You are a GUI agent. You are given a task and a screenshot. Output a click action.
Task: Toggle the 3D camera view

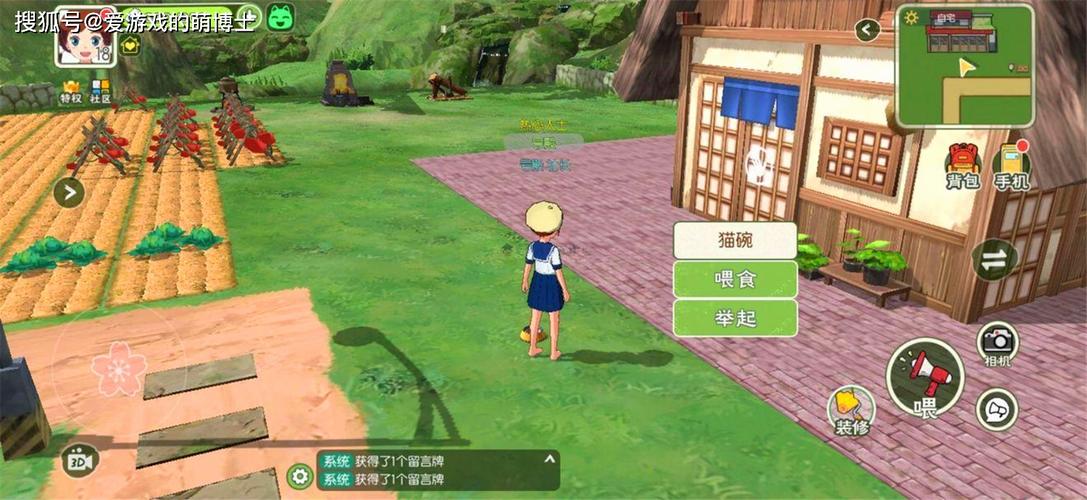click(x=80, y=459)
